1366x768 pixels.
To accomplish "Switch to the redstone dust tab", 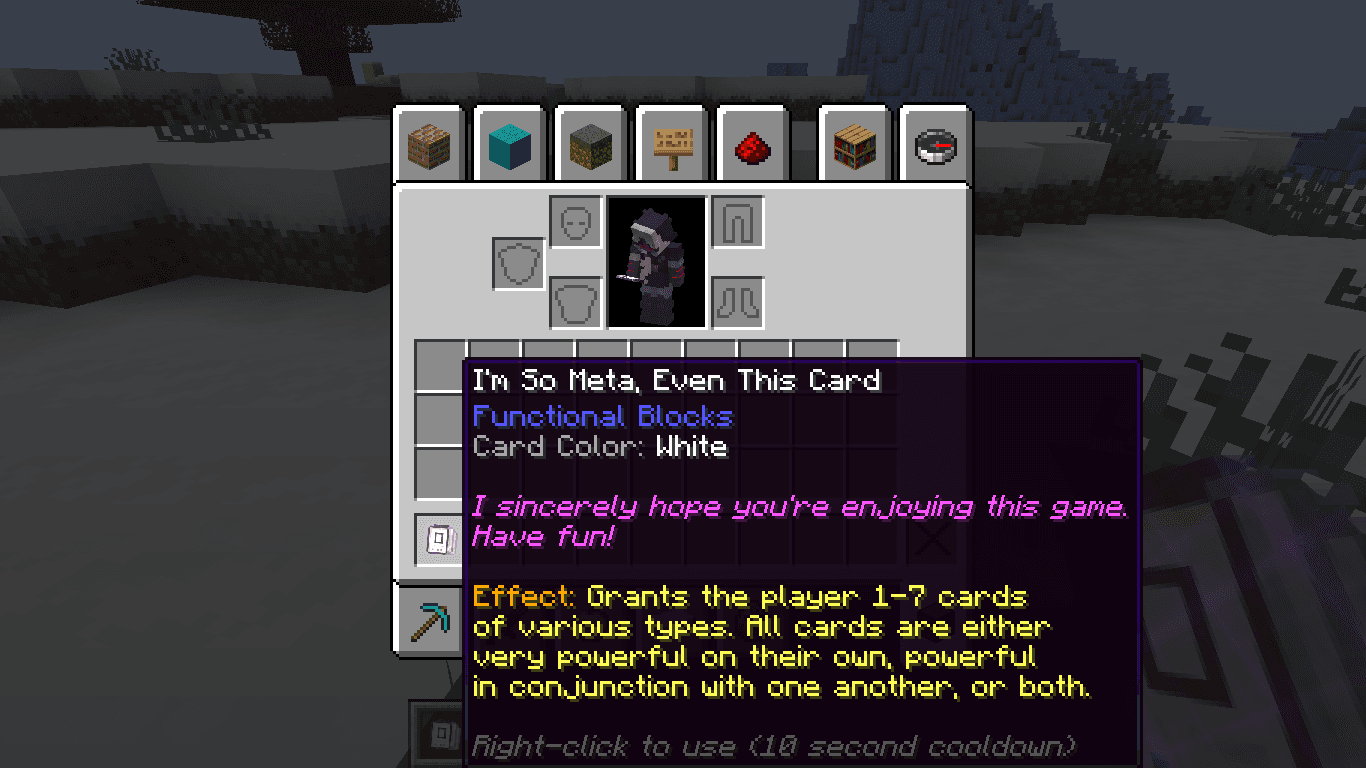I will coord(754,147).
